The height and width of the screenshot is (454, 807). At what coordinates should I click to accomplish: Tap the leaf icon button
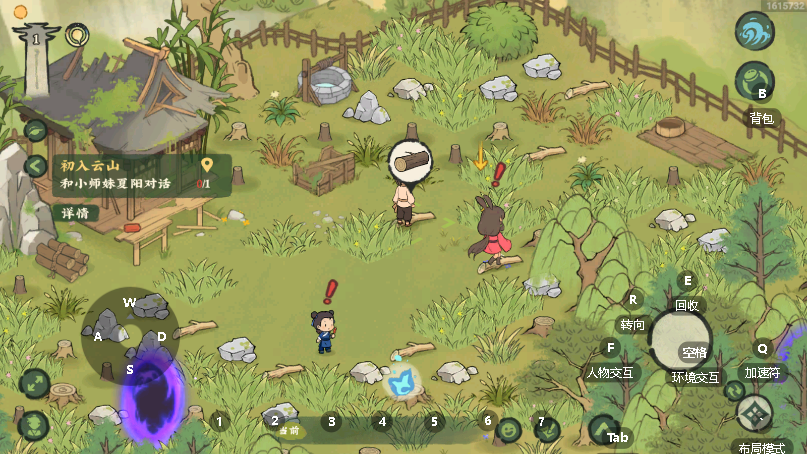pos(36,130)
